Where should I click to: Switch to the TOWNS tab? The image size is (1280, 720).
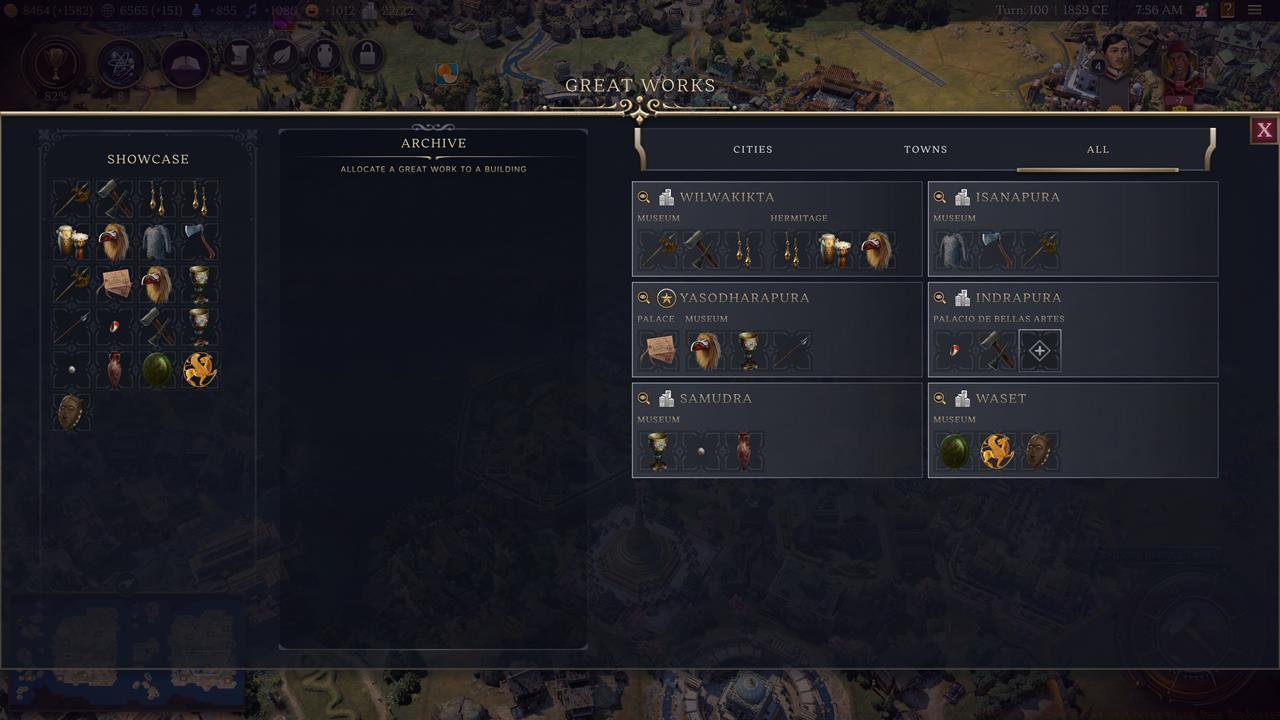[x=925, y=149]
